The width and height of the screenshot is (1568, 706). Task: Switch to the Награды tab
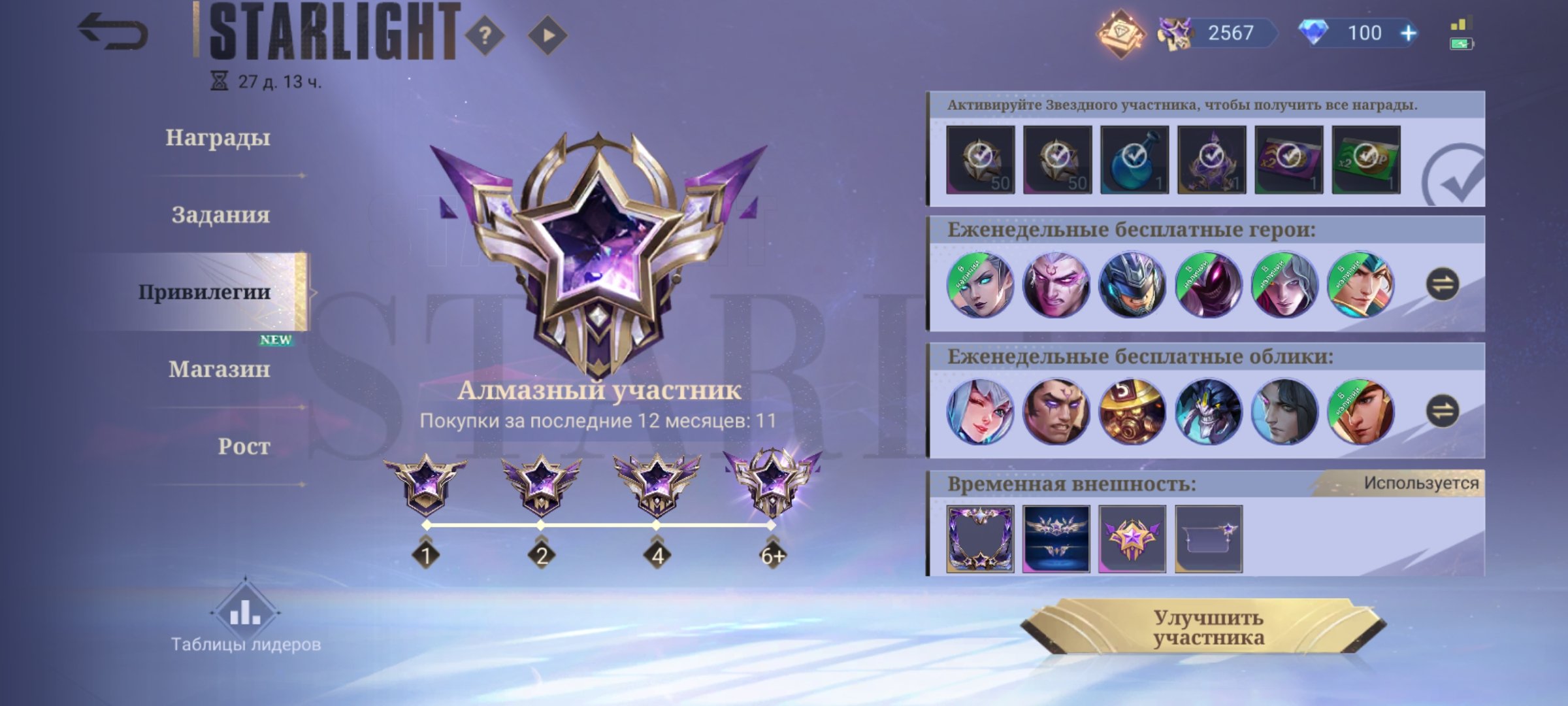218,138
